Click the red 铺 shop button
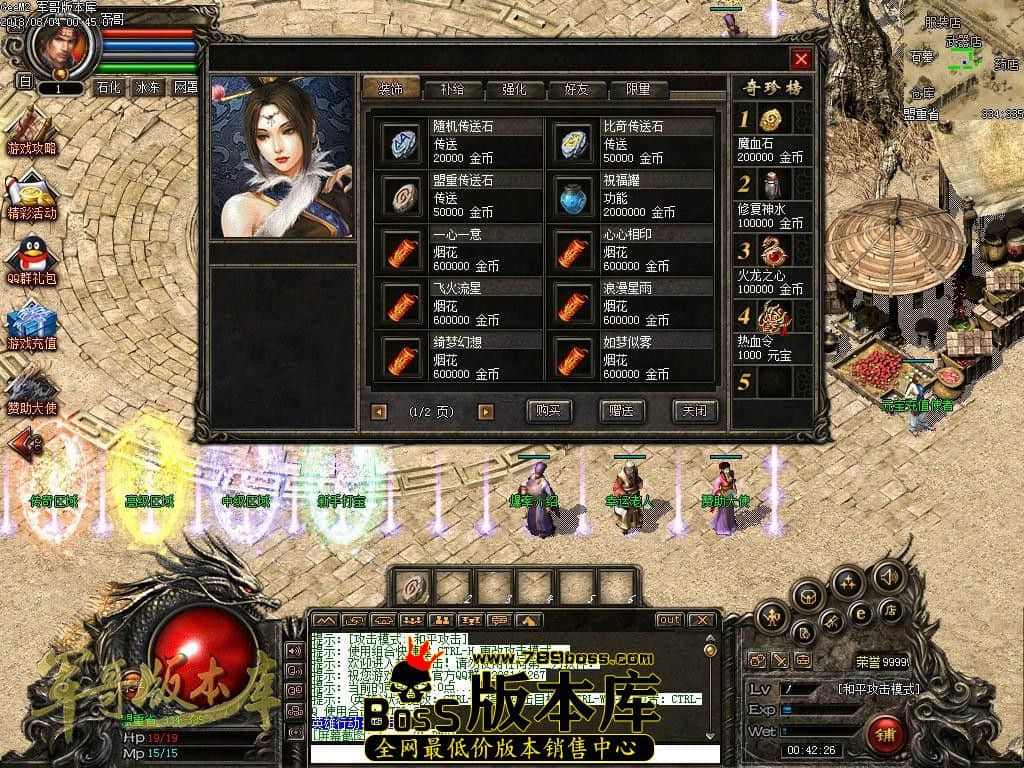Screen dimensions: 1024x768 tap(884, 735)
